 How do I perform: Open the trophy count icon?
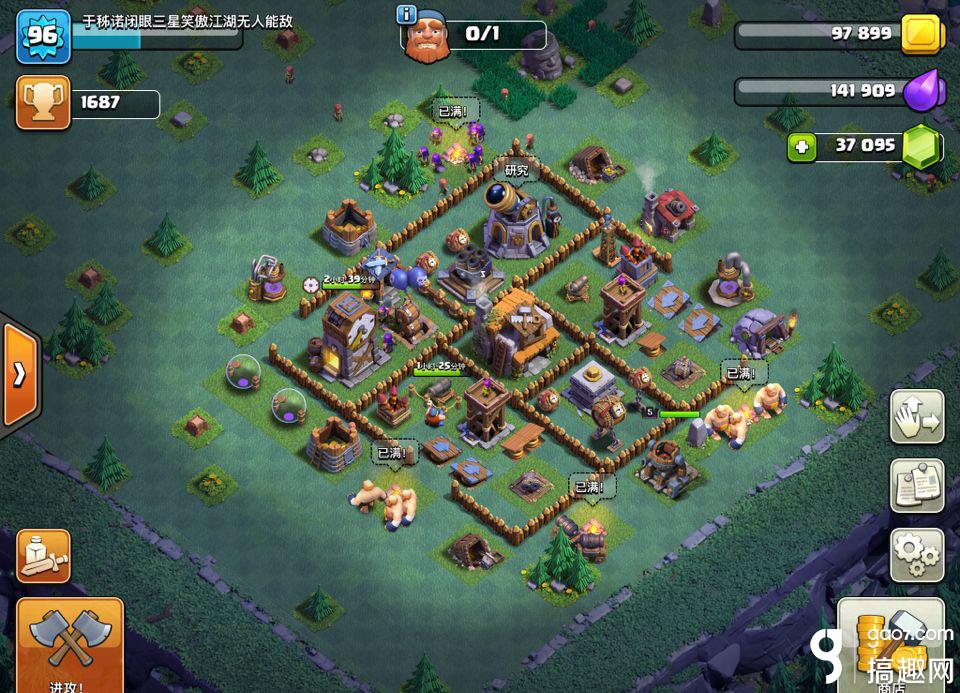pos(43,102)
